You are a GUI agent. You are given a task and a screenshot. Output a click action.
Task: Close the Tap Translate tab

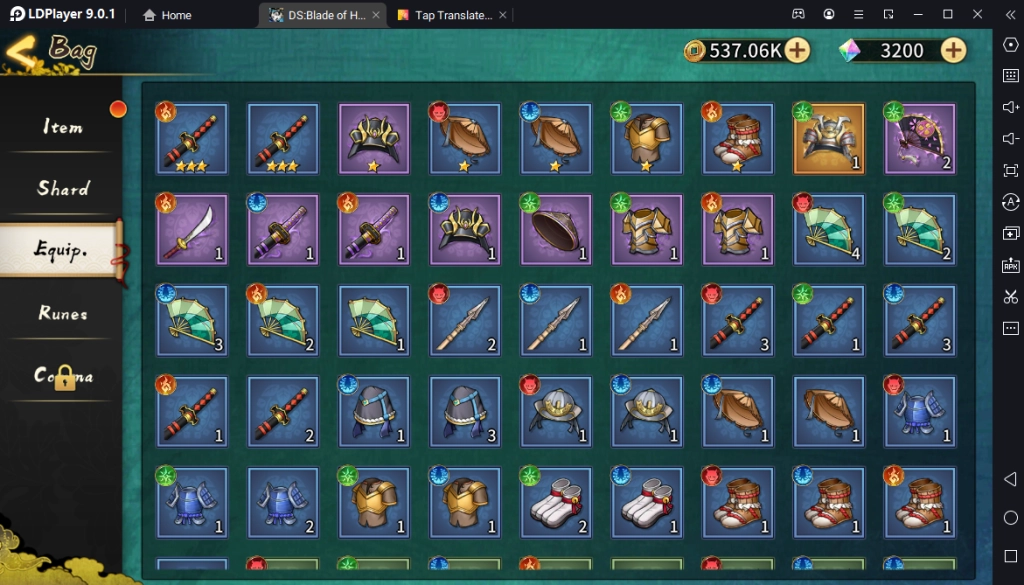(502, 15)
